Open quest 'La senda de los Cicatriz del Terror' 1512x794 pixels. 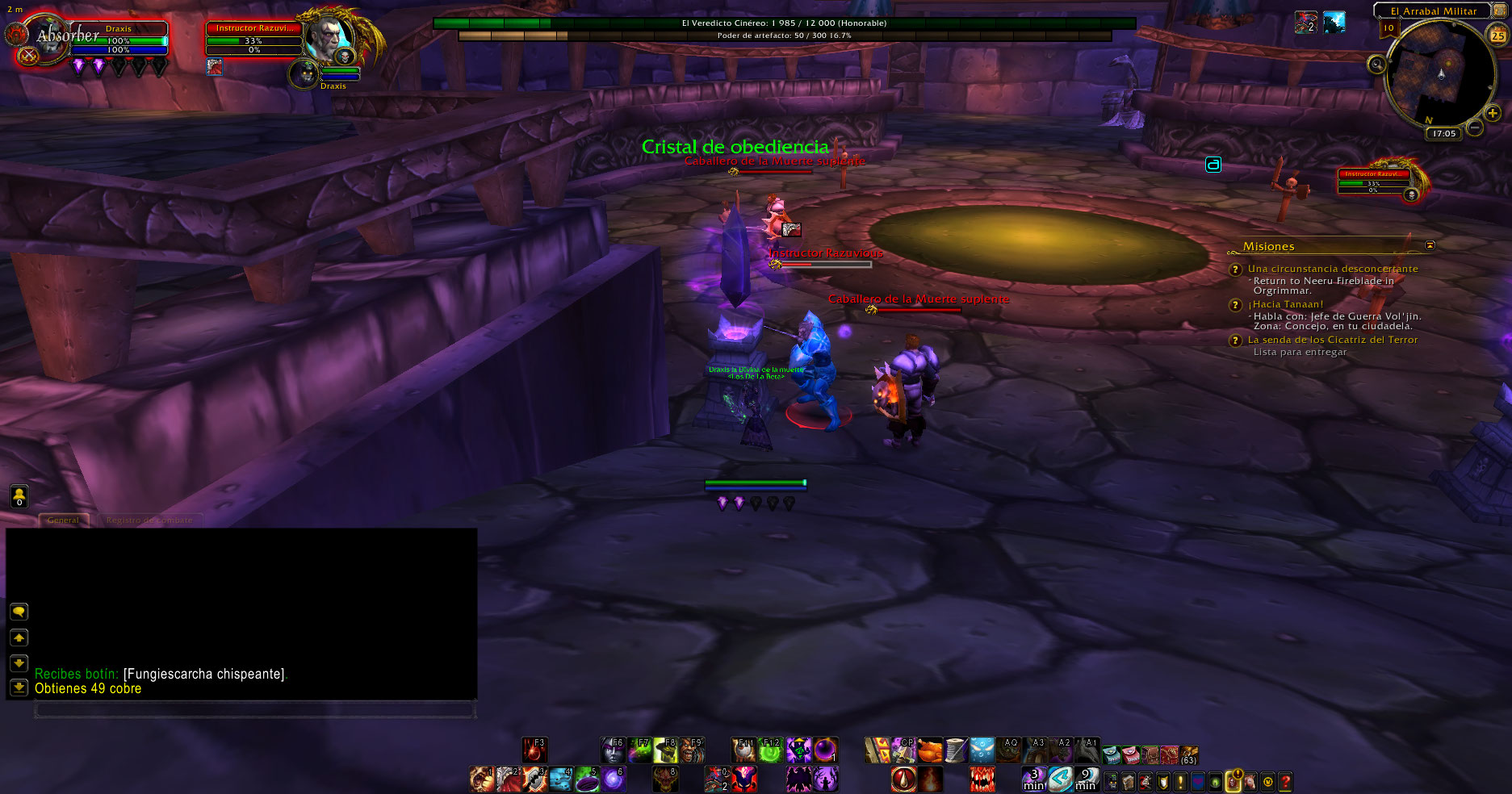(1332, 340)
